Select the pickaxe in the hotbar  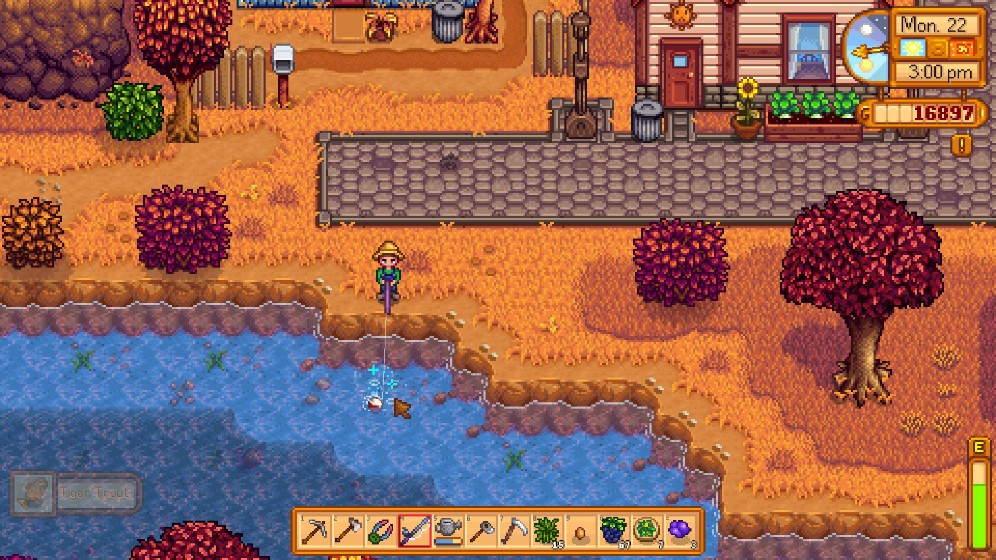pyautogui.click(x=316, y=530)
